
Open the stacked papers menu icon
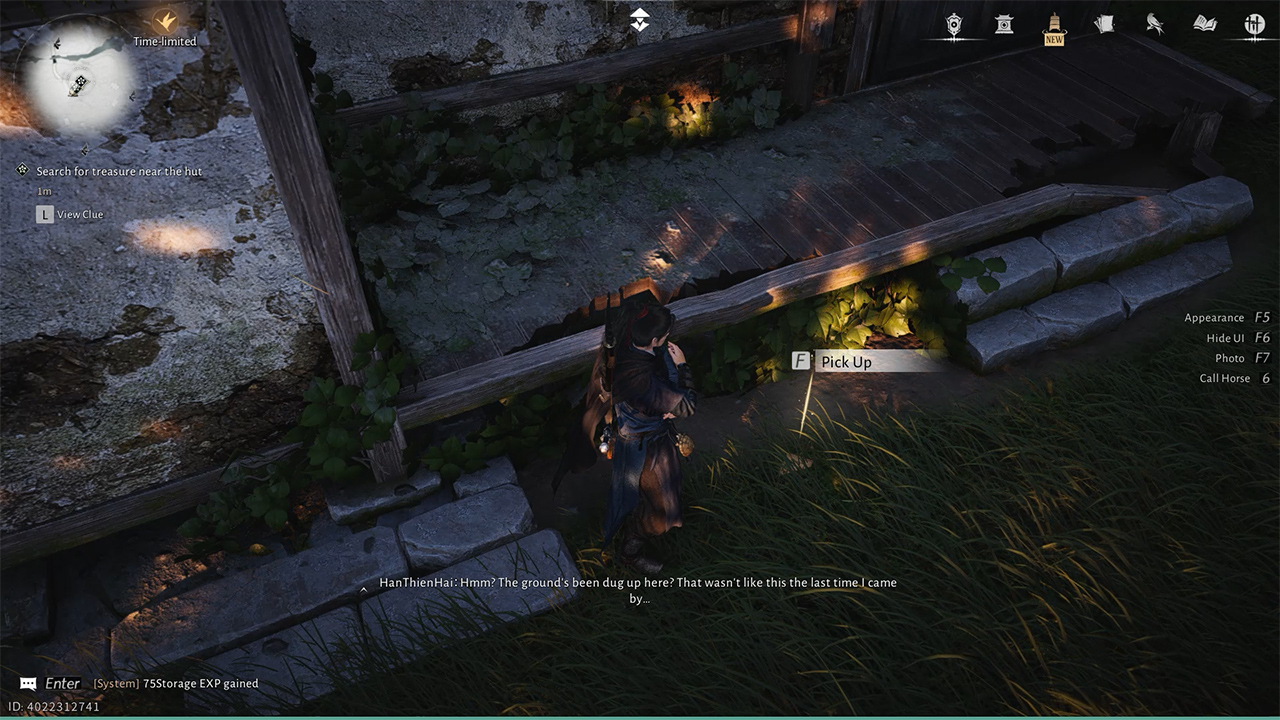[x=1104, y=24]
